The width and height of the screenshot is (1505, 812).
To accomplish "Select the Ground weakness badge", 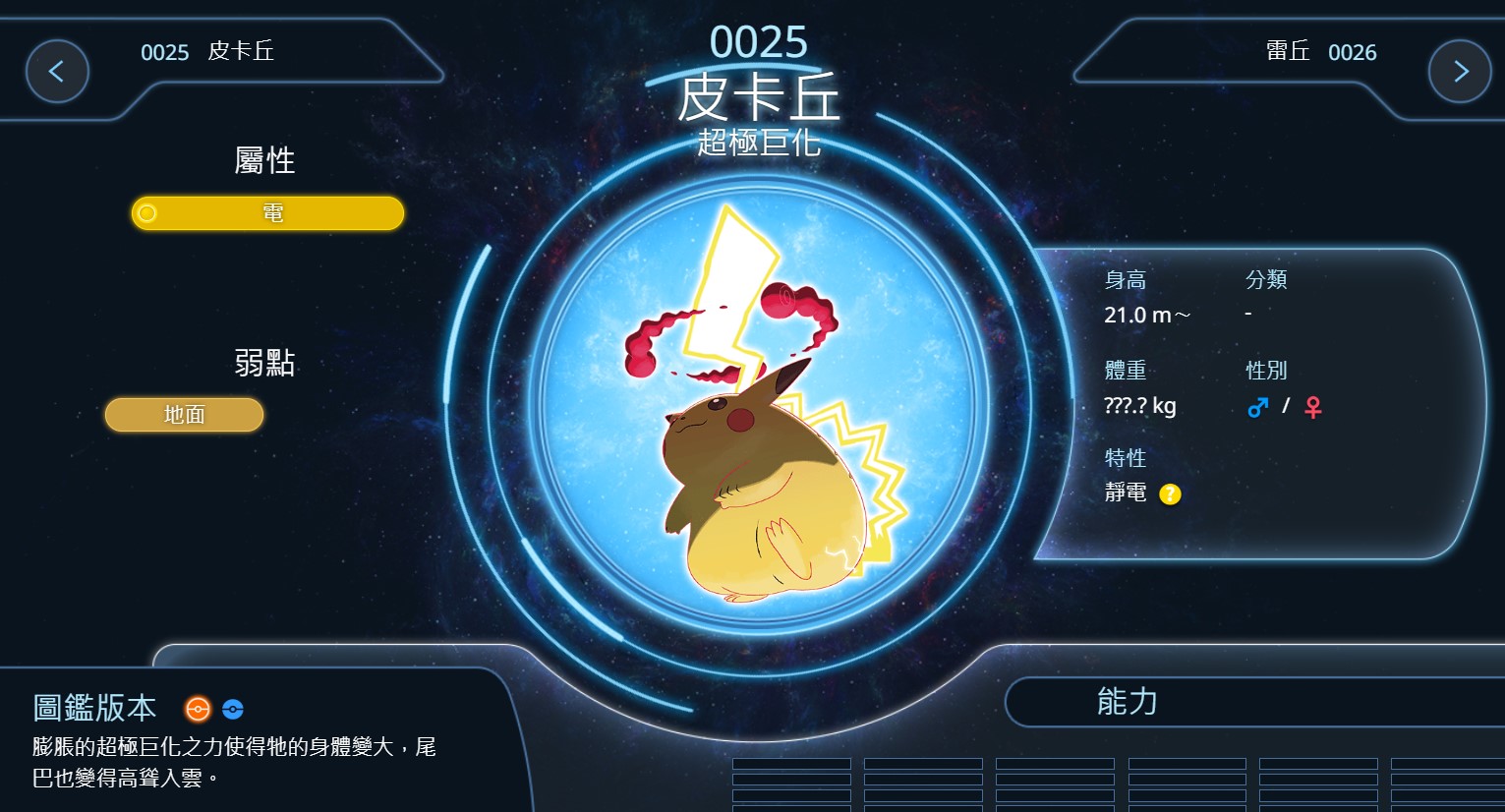I will (185, 415).
